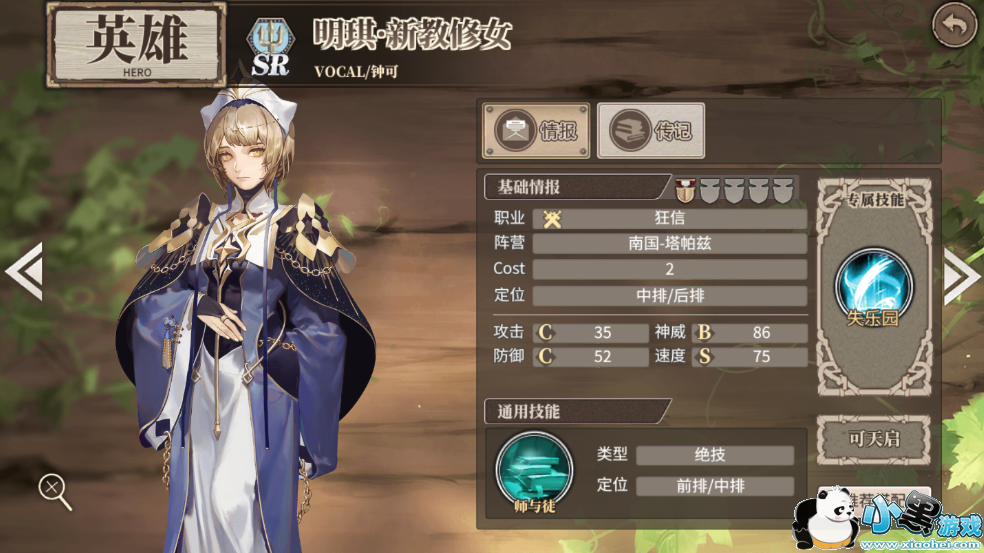The image size is (984, 553).
Task: Open the 情报 info tab
Action: click(537, 131)
